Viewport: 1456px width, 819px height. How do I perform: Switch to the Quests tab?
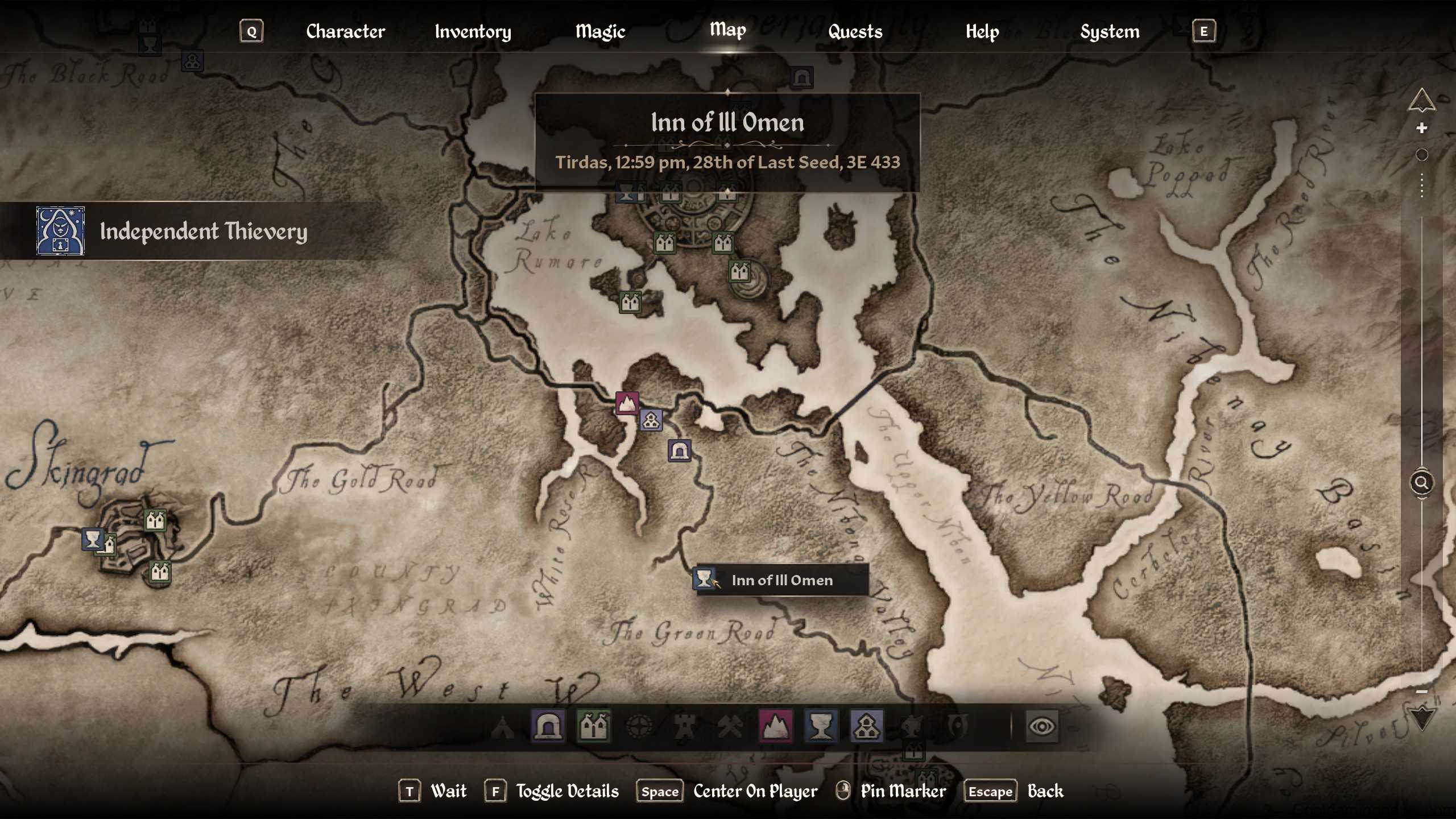tap(855, 31)
